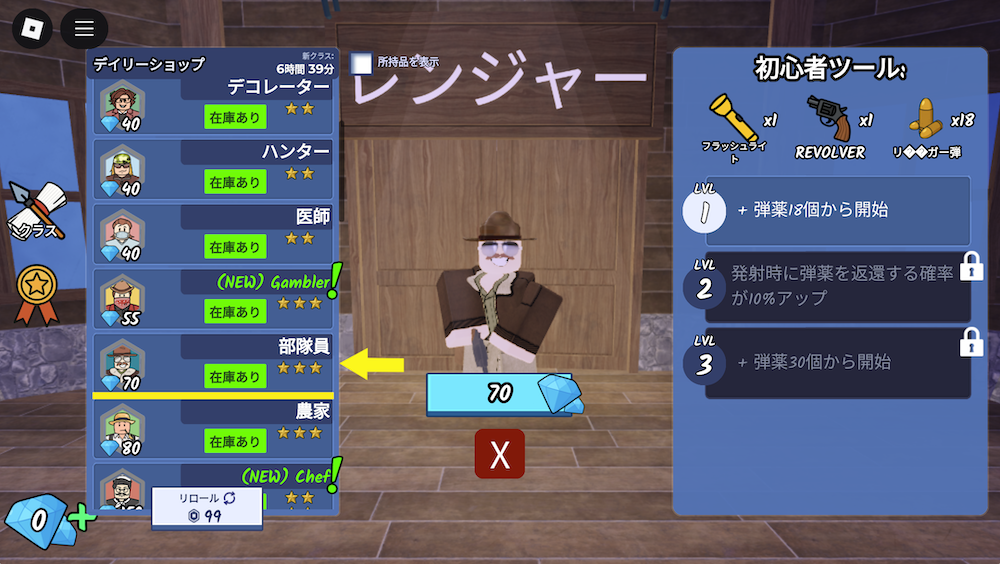Choose the 農家 class row

click(x=215, y=427)
